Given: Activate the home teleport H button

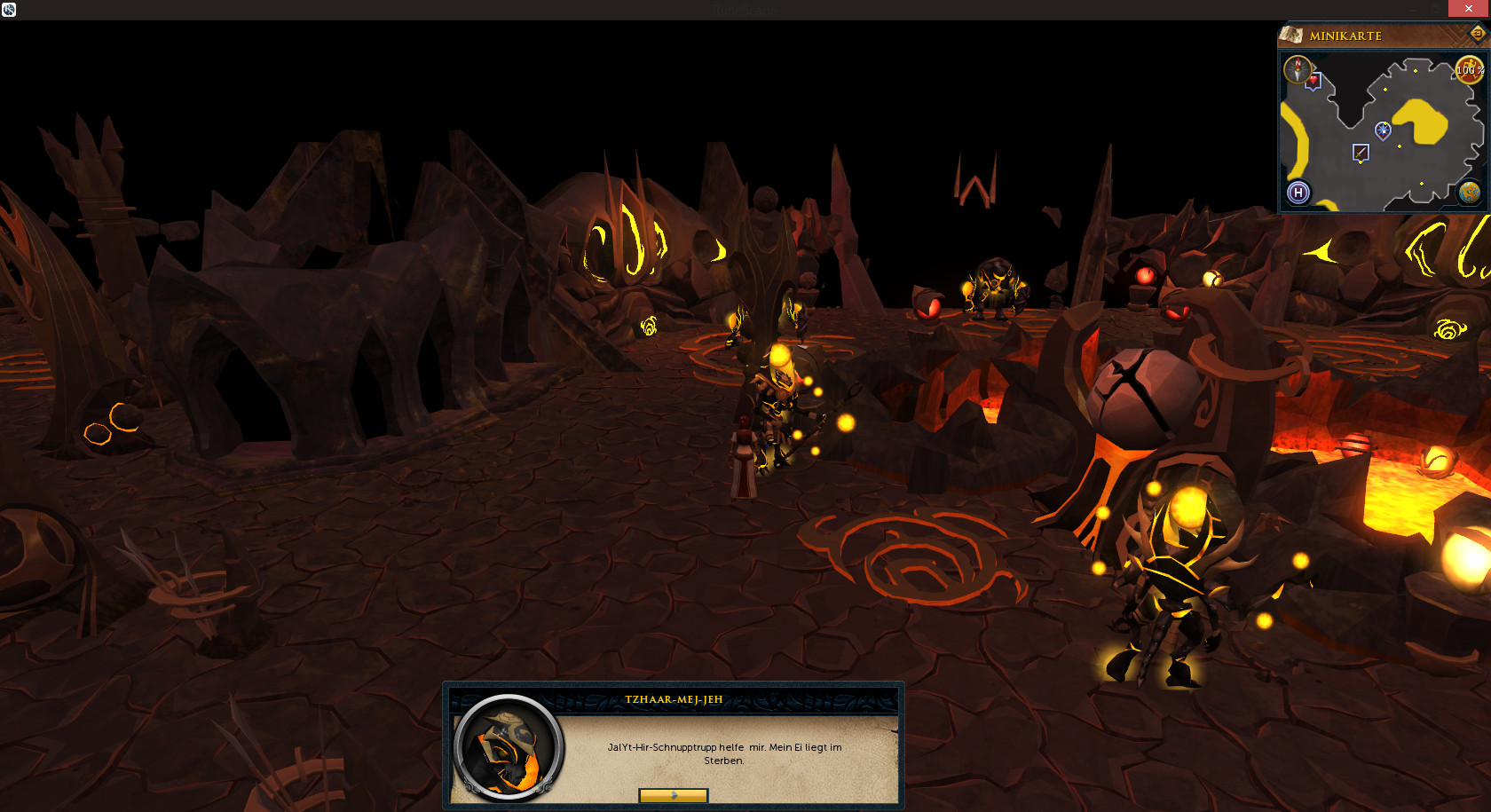Looking at the screenshot, I should [1298, 193].
